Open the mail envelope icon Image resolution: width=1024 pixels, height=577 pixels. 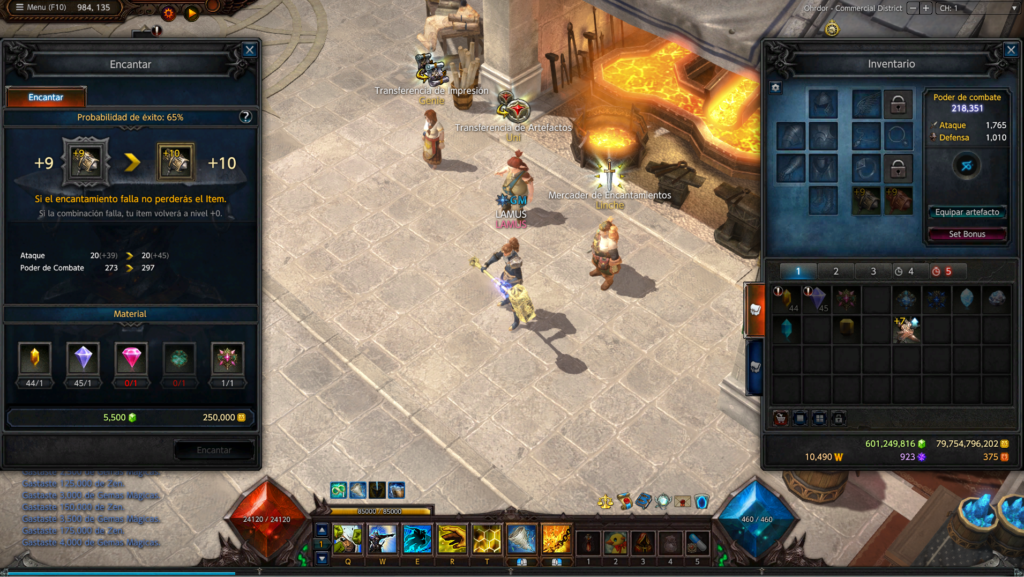coord(682,501)
